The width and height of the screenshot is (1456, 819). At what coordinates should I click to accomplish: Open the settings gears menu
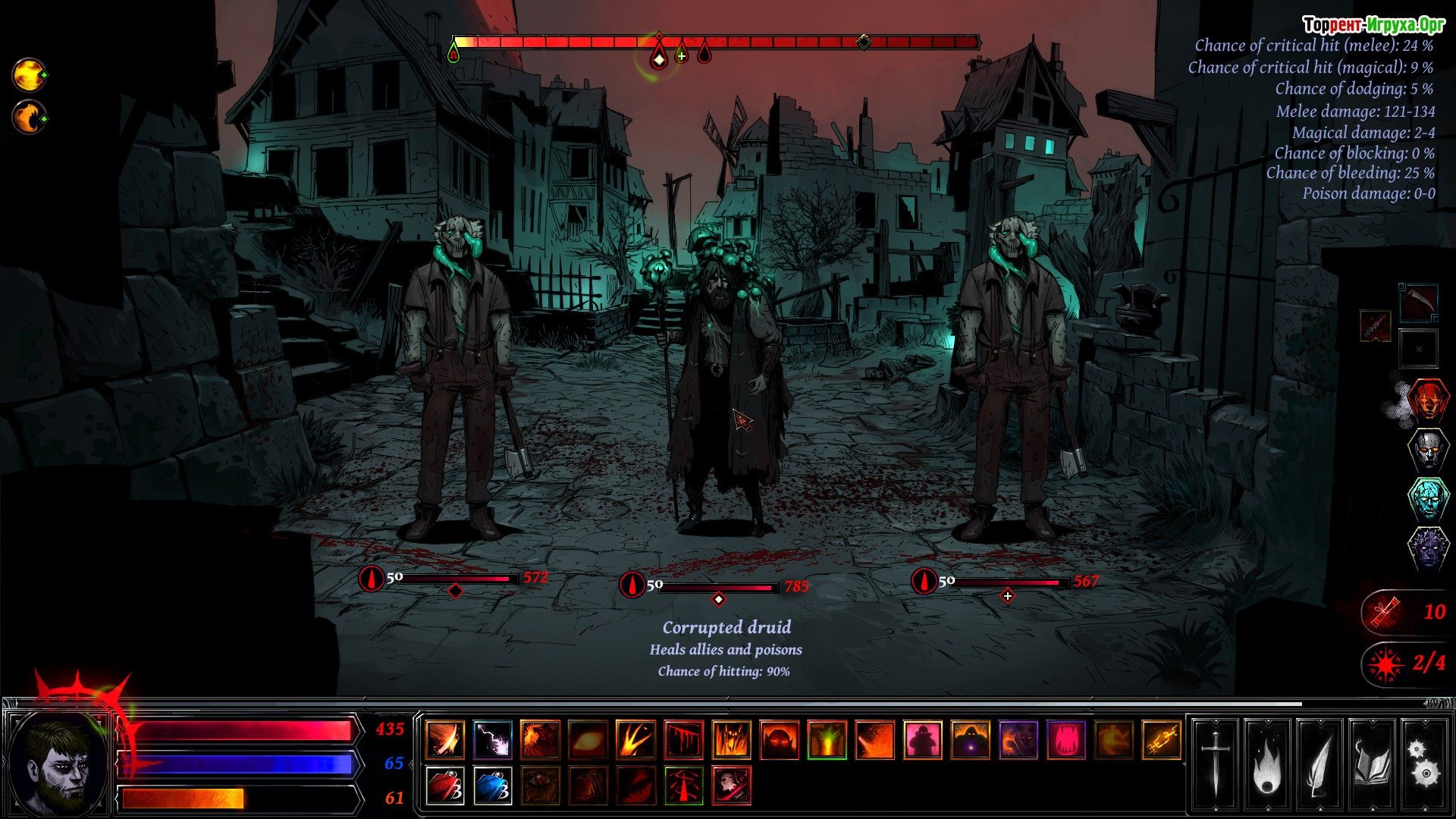(x=1423, y=764)
